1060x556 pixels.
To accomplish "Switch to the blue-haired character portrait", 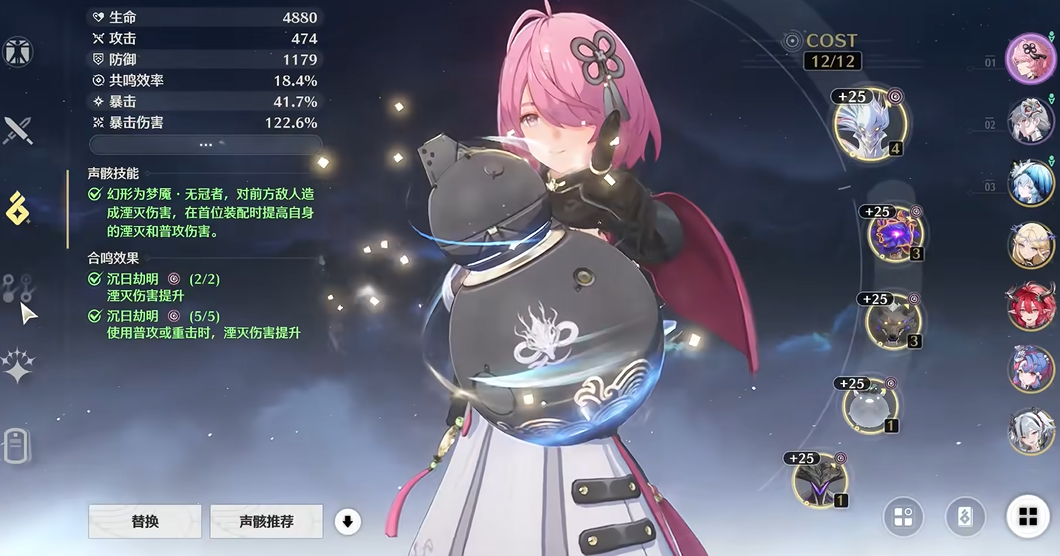I will pyautogui.click(x=1030, y=182).
